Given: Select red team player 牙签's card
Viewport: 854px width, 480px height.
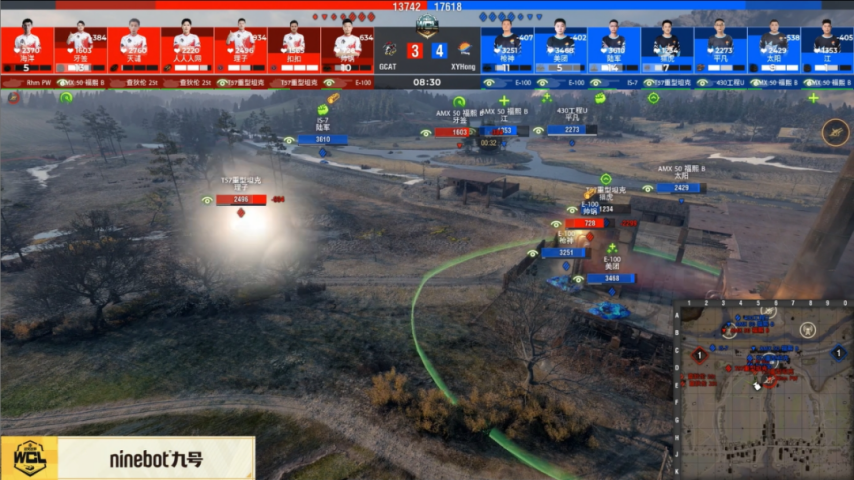Looking at the screenshot, I should pos(81,47).
